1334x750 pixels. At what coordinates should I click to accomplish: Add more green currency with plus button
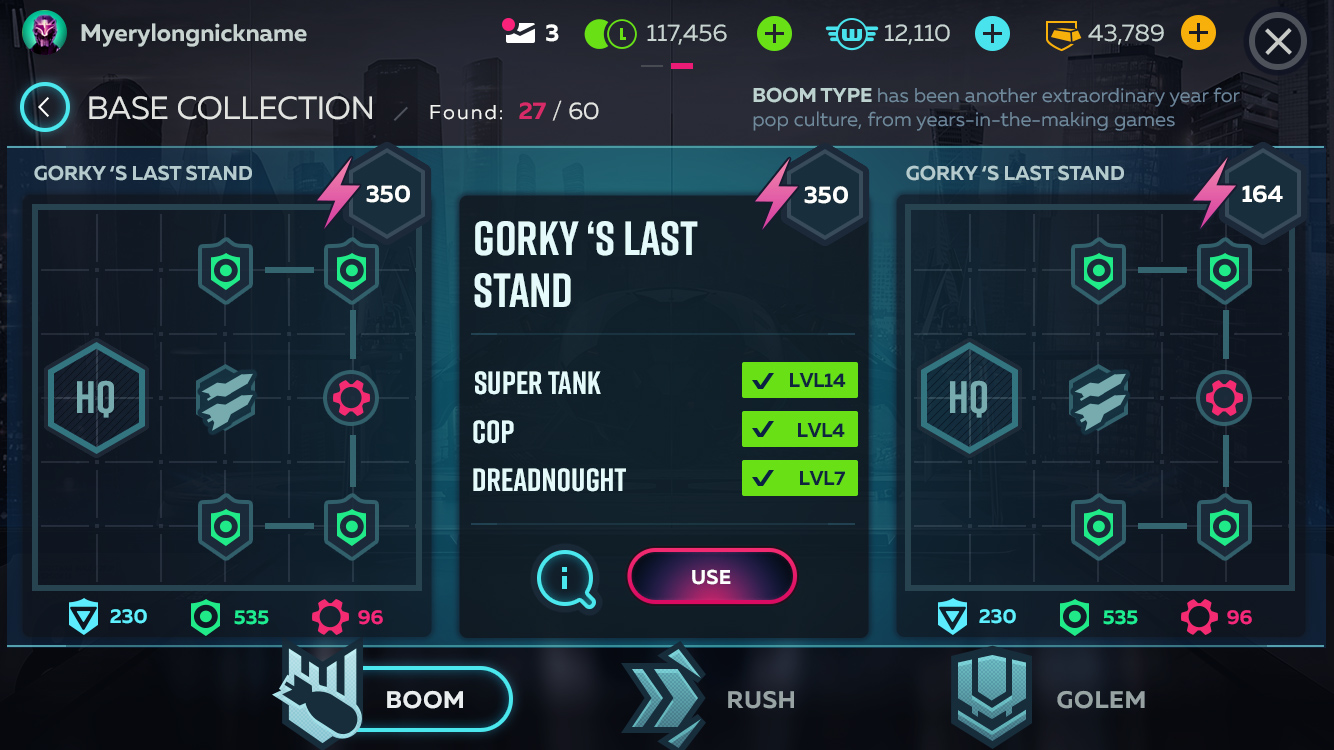(x=774, y=34)
